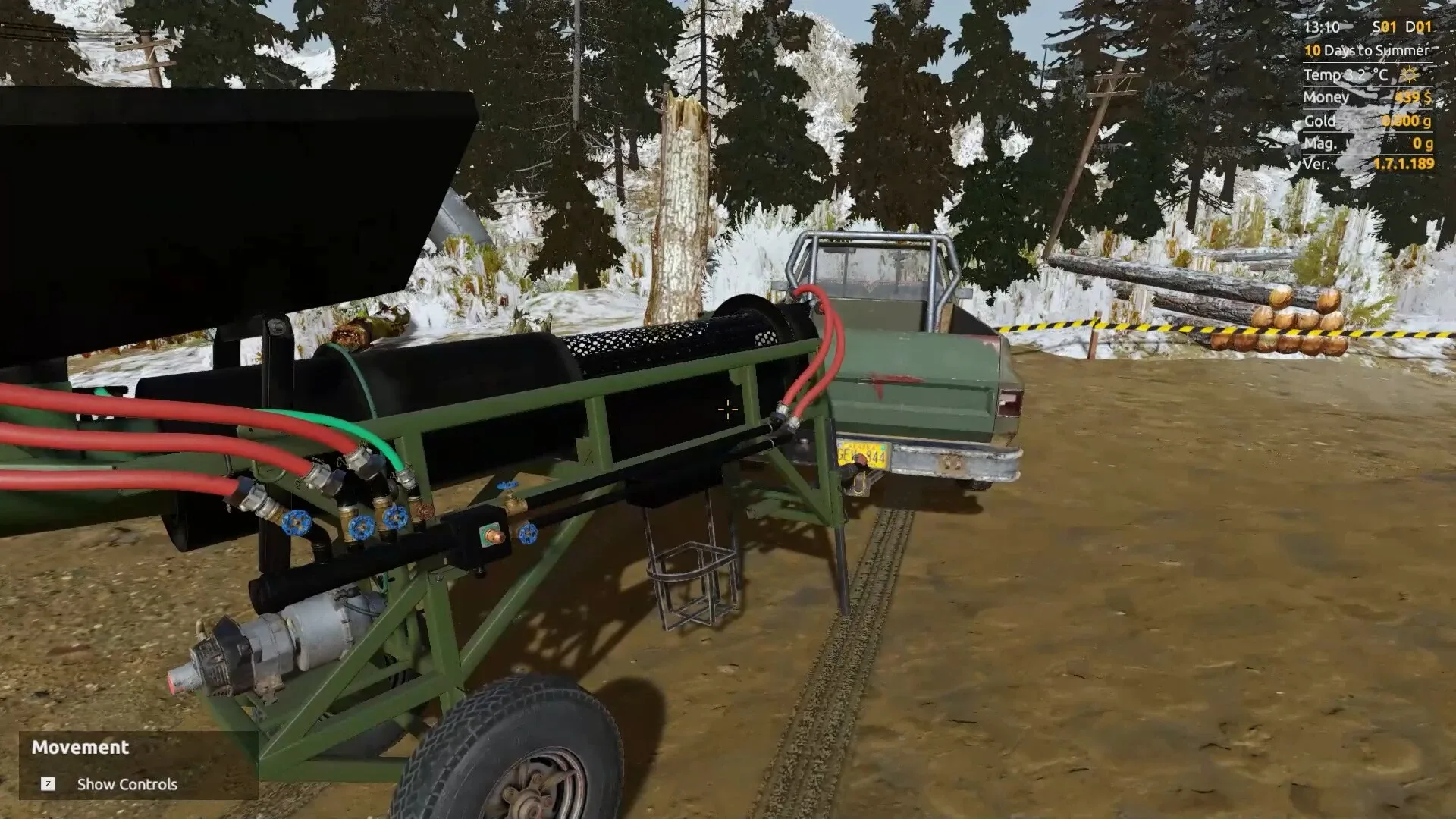Click Show Controls text

click(x=126, y=785)
